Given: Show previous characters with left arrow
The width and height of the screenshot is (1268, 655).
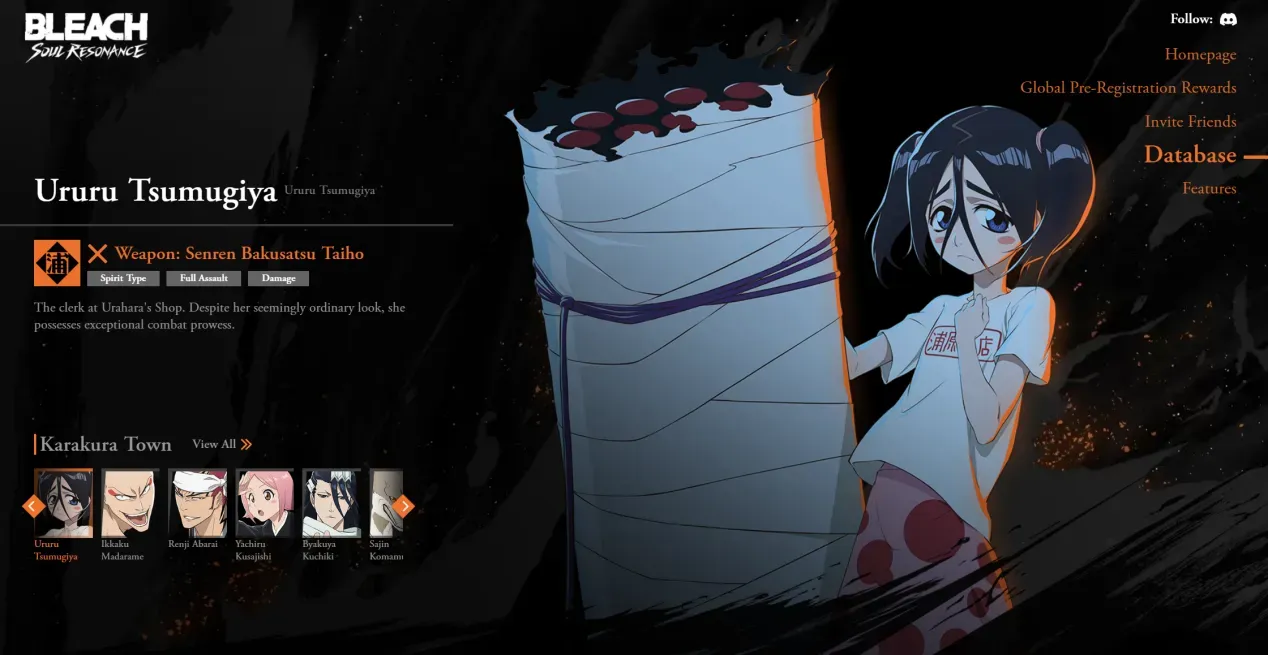Looking at the screenshot, I should (32, 506).
